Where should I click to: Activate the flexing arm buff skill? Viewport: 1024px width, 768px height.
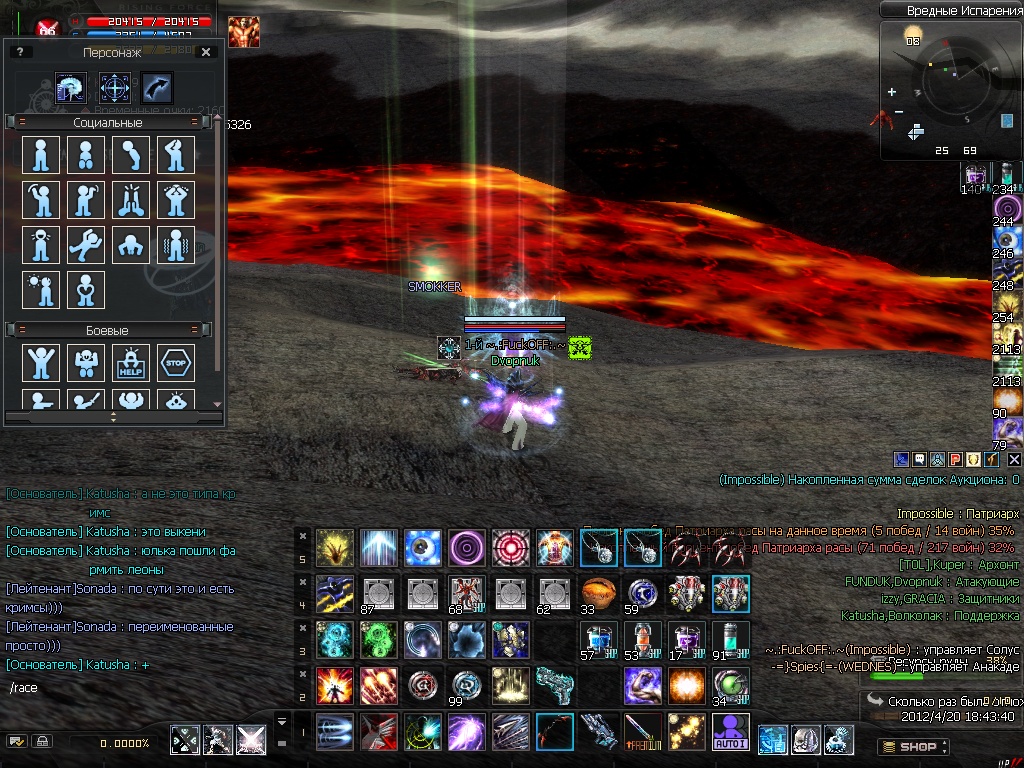click(643, 686)
